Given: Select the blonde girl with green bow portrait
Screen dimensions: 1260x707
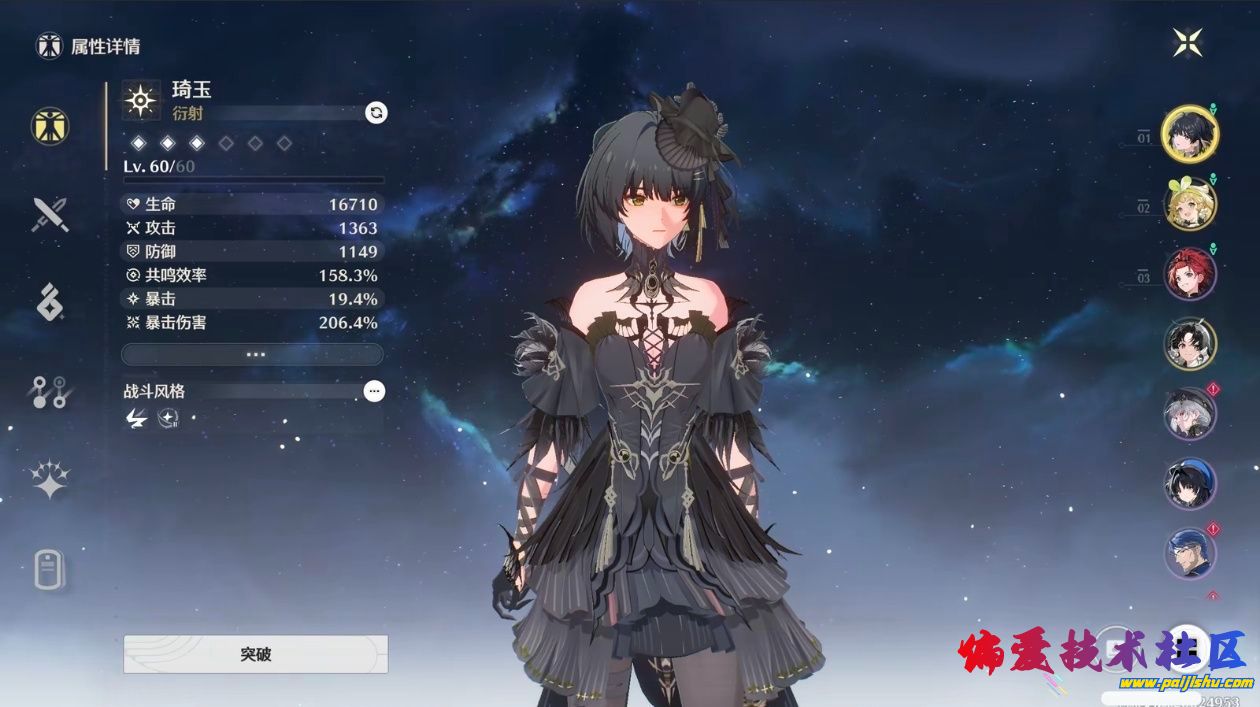Looking at the screenshot, I should pyautogui.click(x=1189, y=204).
